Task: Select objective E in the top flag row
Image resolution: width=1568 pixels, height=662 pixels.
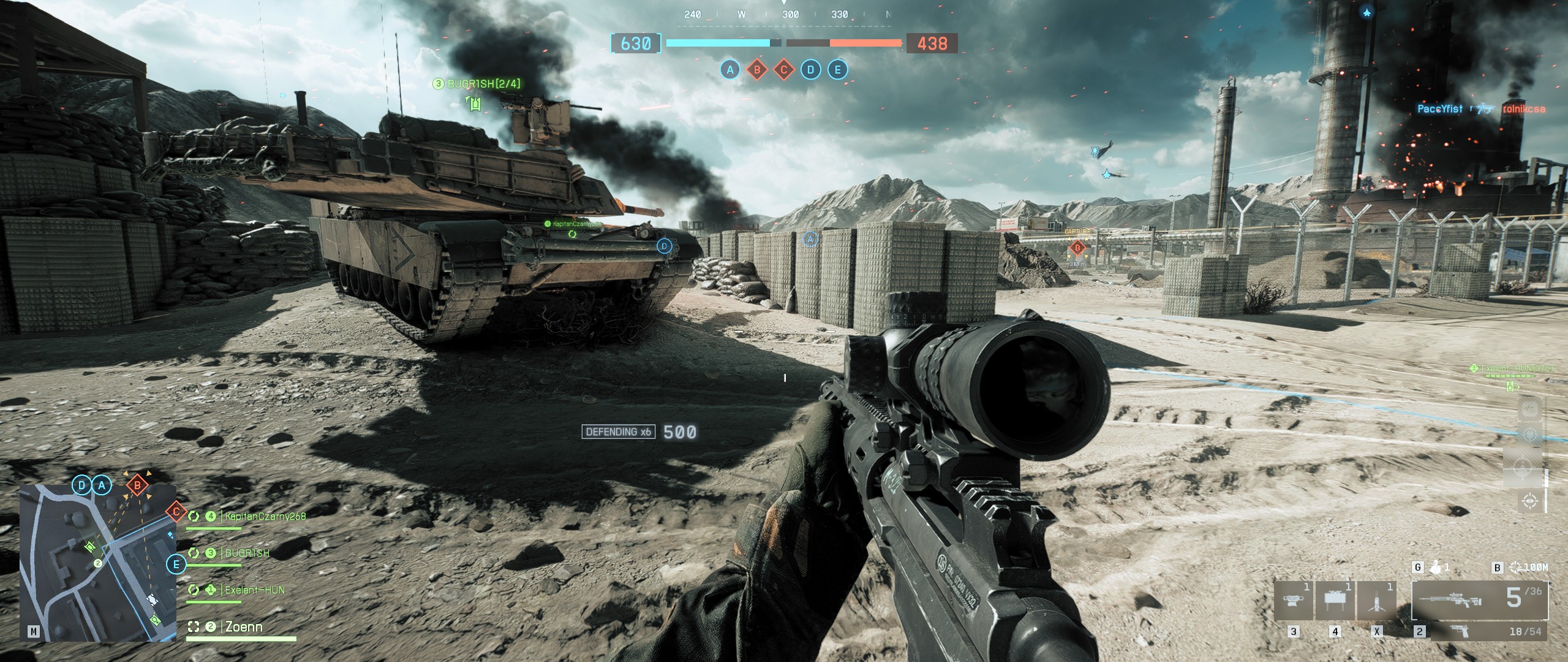Action: click(x=838, y=70)
